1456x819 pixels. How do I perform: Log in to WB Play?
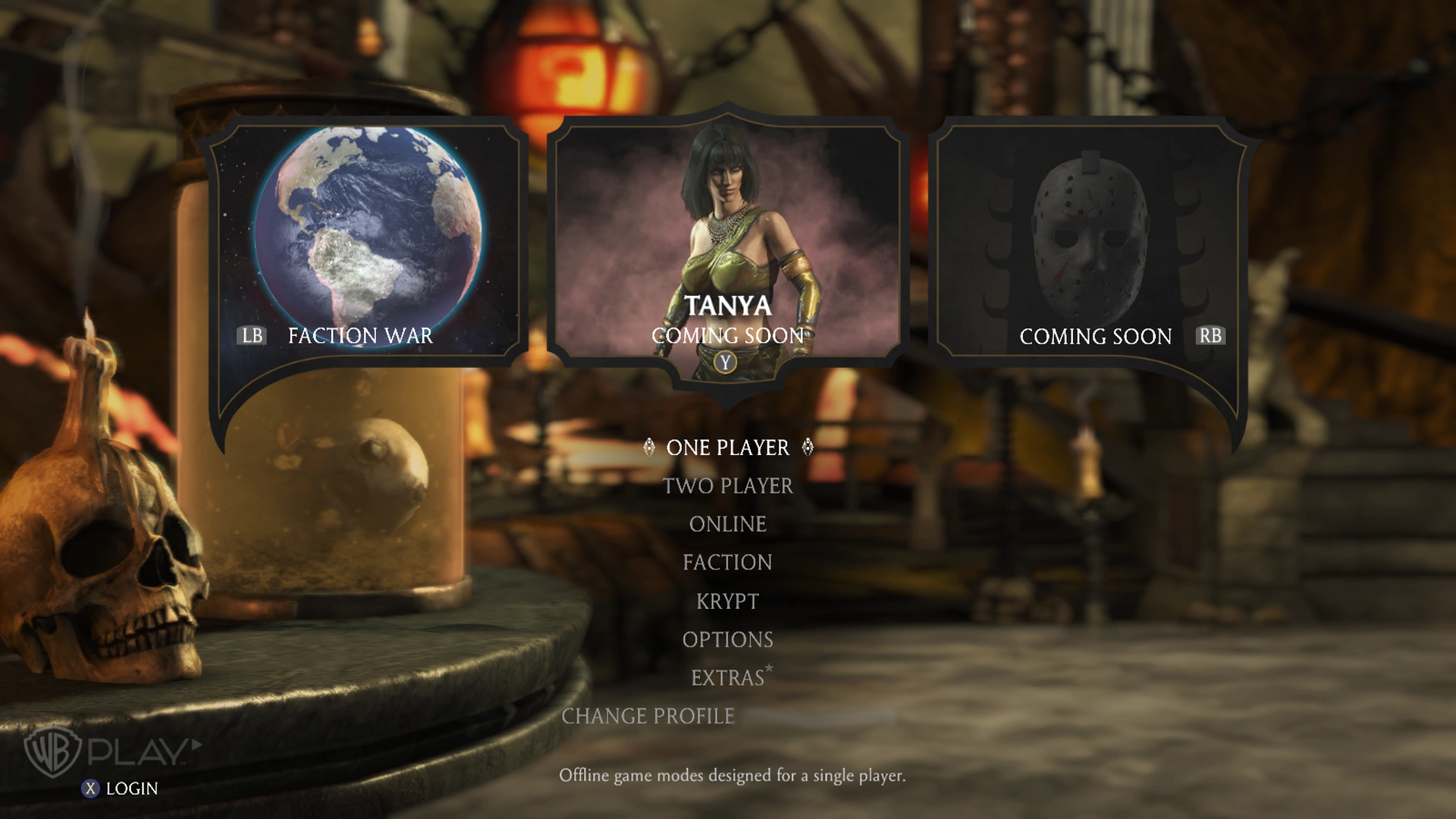coord(121,789)
